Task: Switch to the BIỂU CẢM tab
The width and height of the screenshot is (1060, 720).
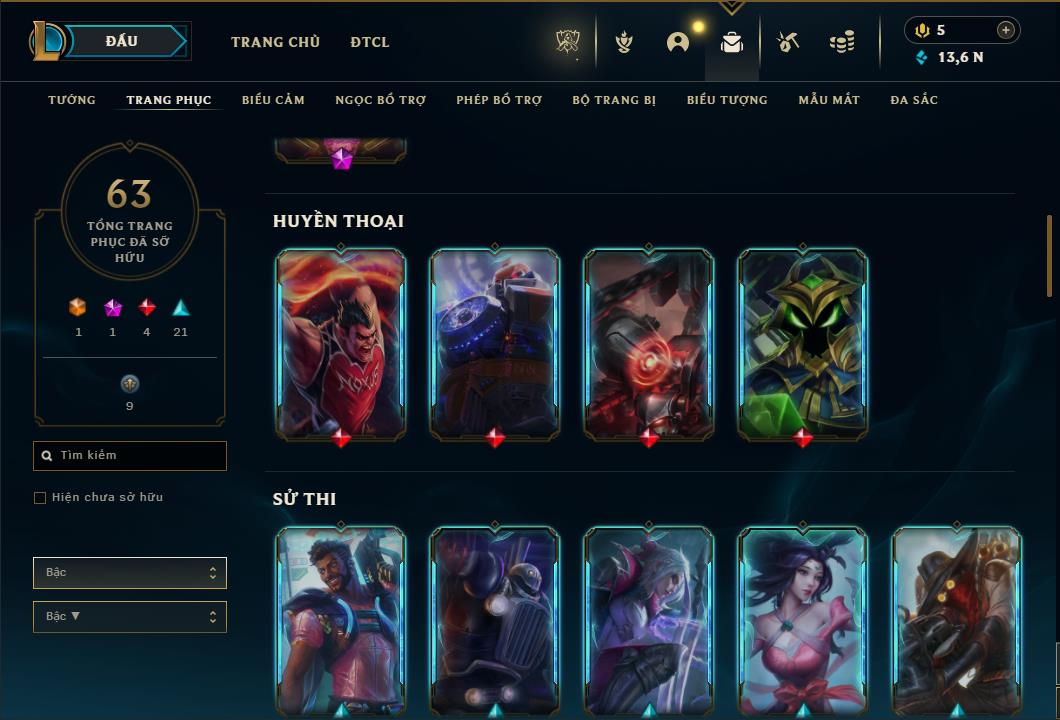Action: tap(273, 100)
